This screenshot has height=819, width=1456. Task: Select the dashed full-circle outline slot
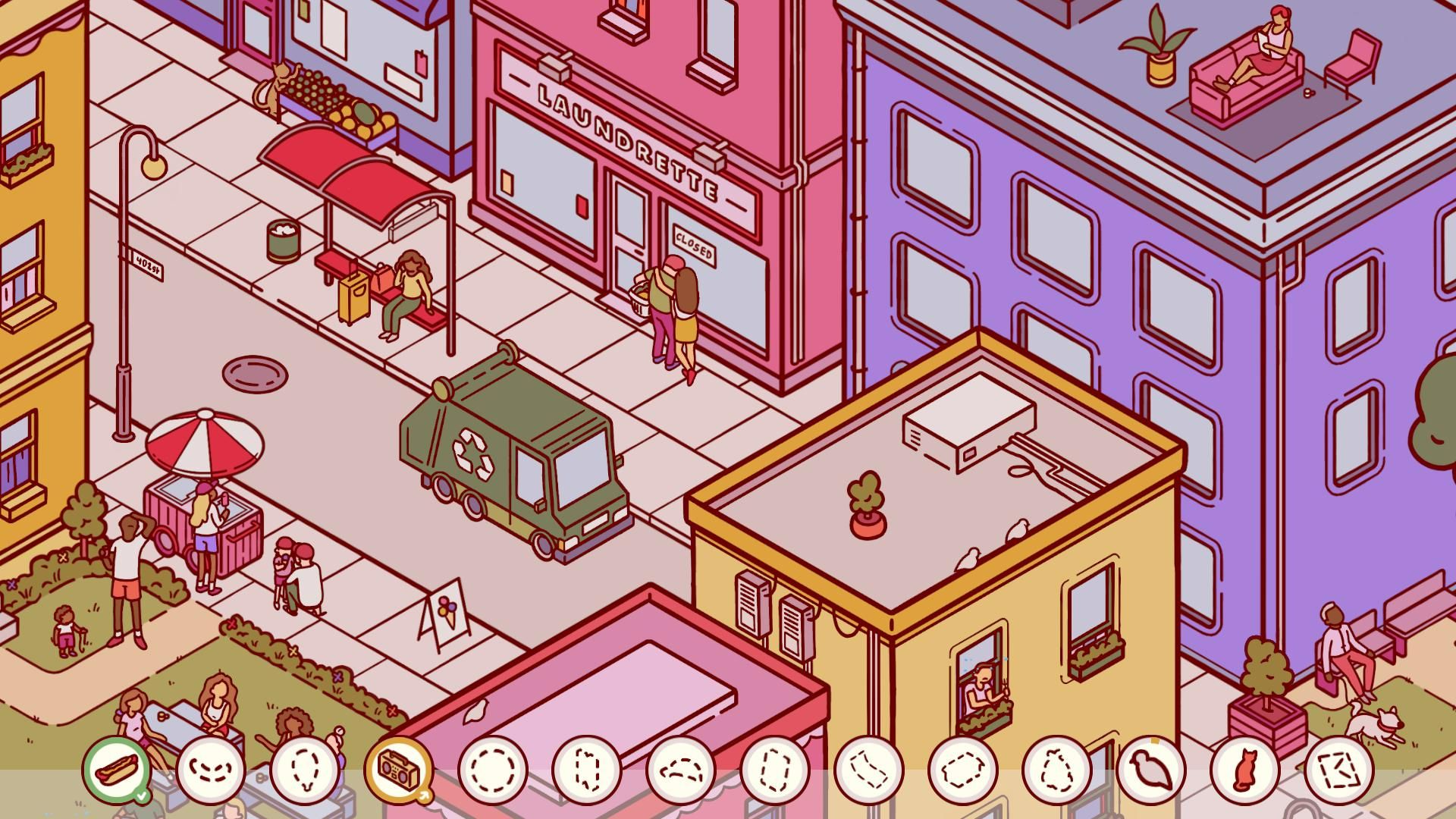coord(493,770)
